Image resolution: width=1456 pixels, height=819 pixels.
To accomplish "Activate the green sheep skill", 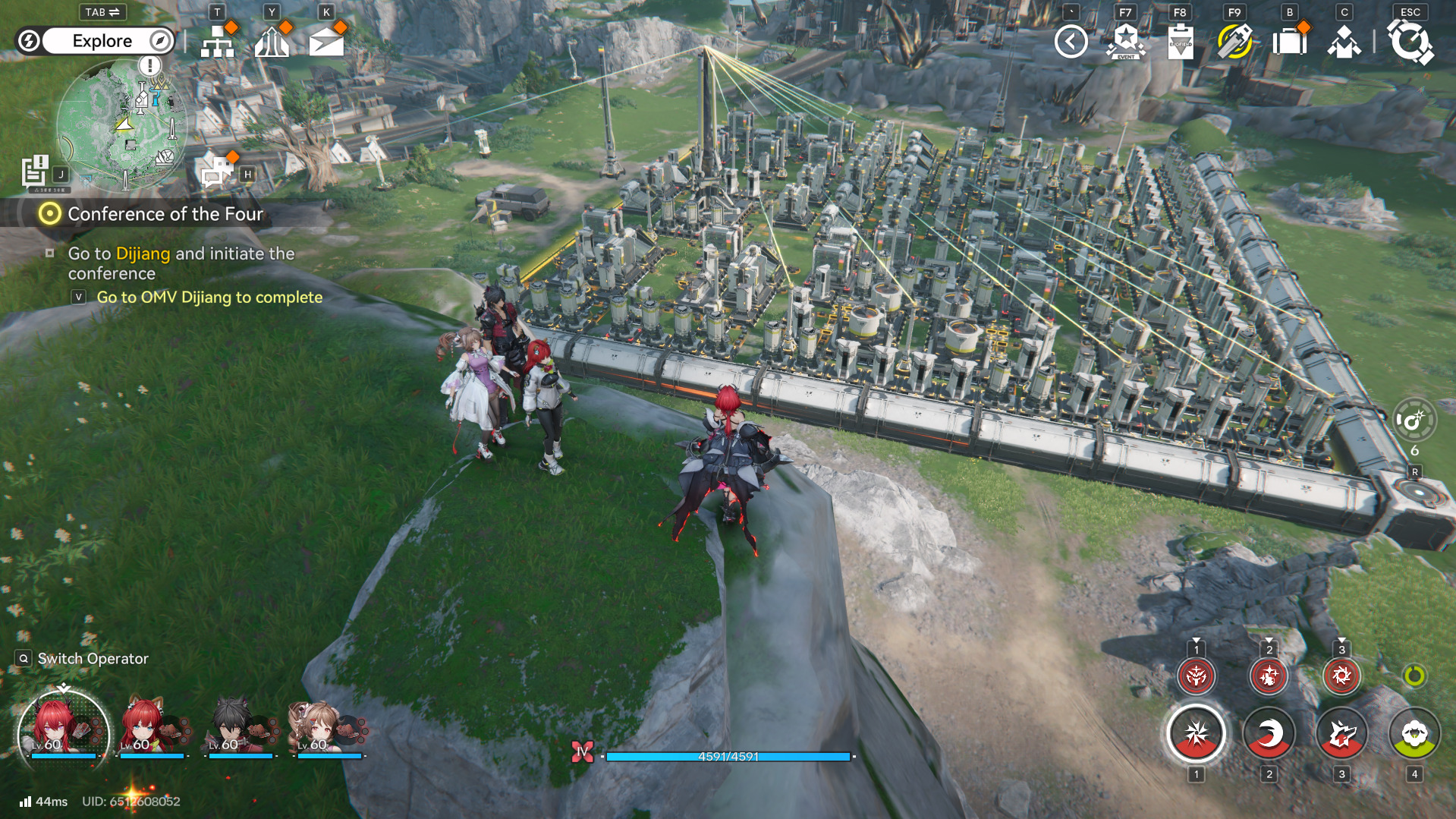I will point(1414,734).
